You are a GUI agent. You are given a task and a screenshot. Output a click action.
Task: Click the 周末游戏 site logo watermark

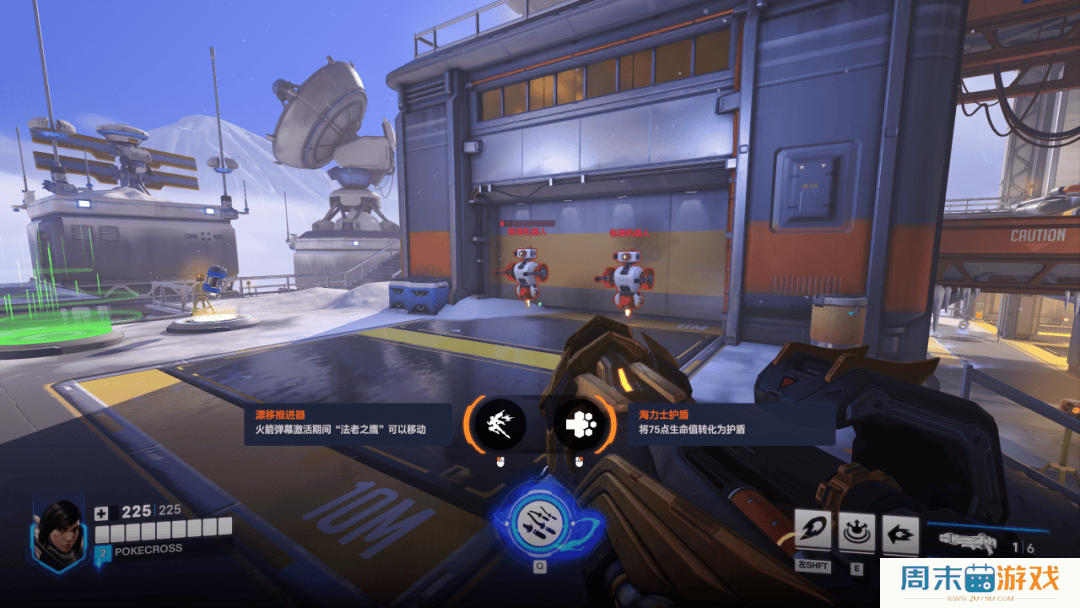(980, 580)
